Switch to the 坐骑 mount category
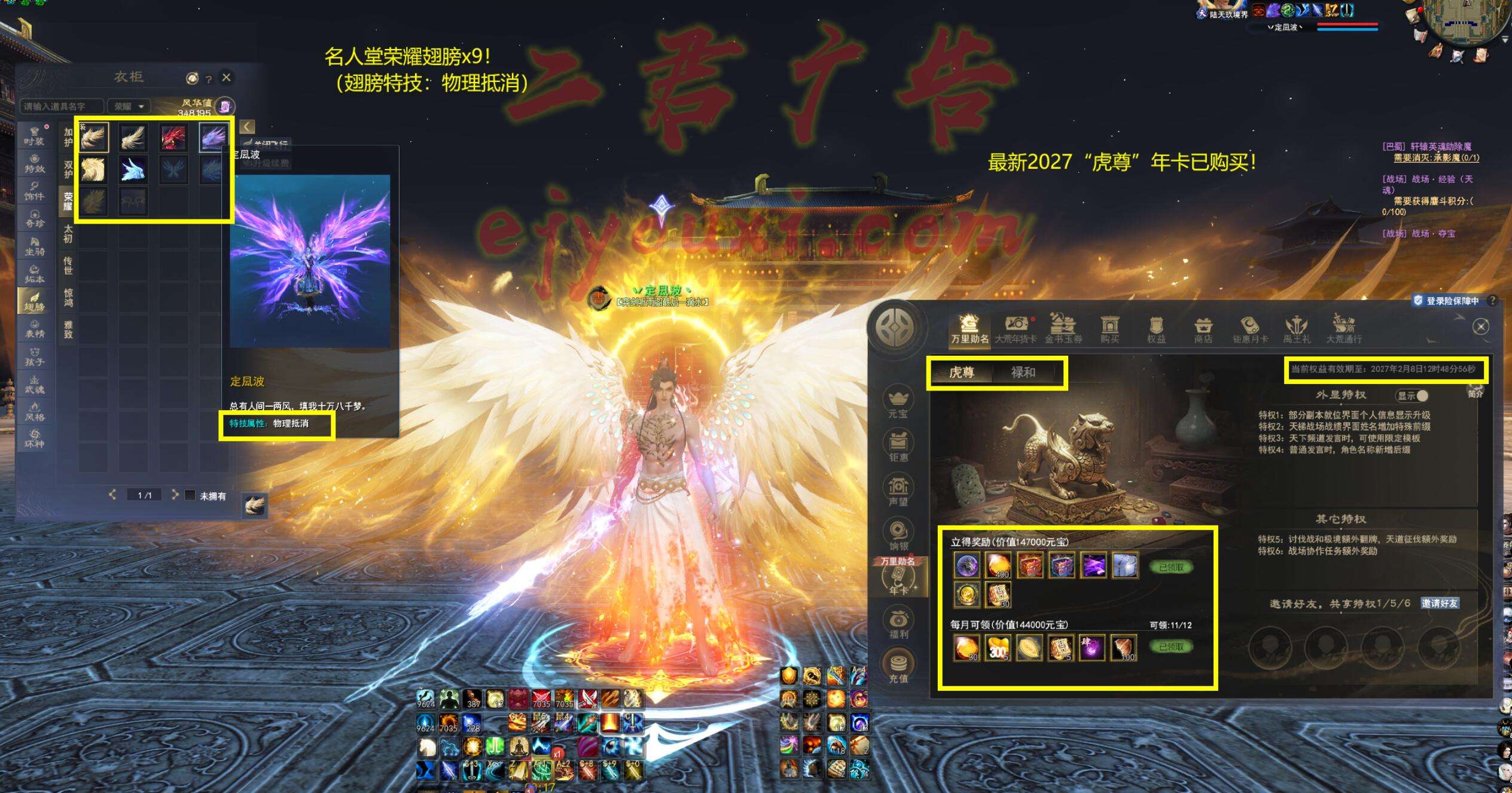Viewport: 1512px width, 793px height. point(34,246)
